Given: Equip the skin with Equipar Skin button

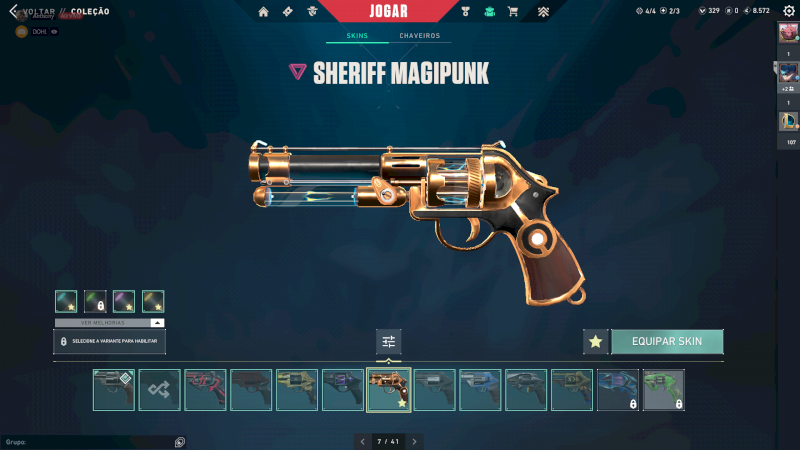Looking at the screenshot, I should tap(666, 341).
